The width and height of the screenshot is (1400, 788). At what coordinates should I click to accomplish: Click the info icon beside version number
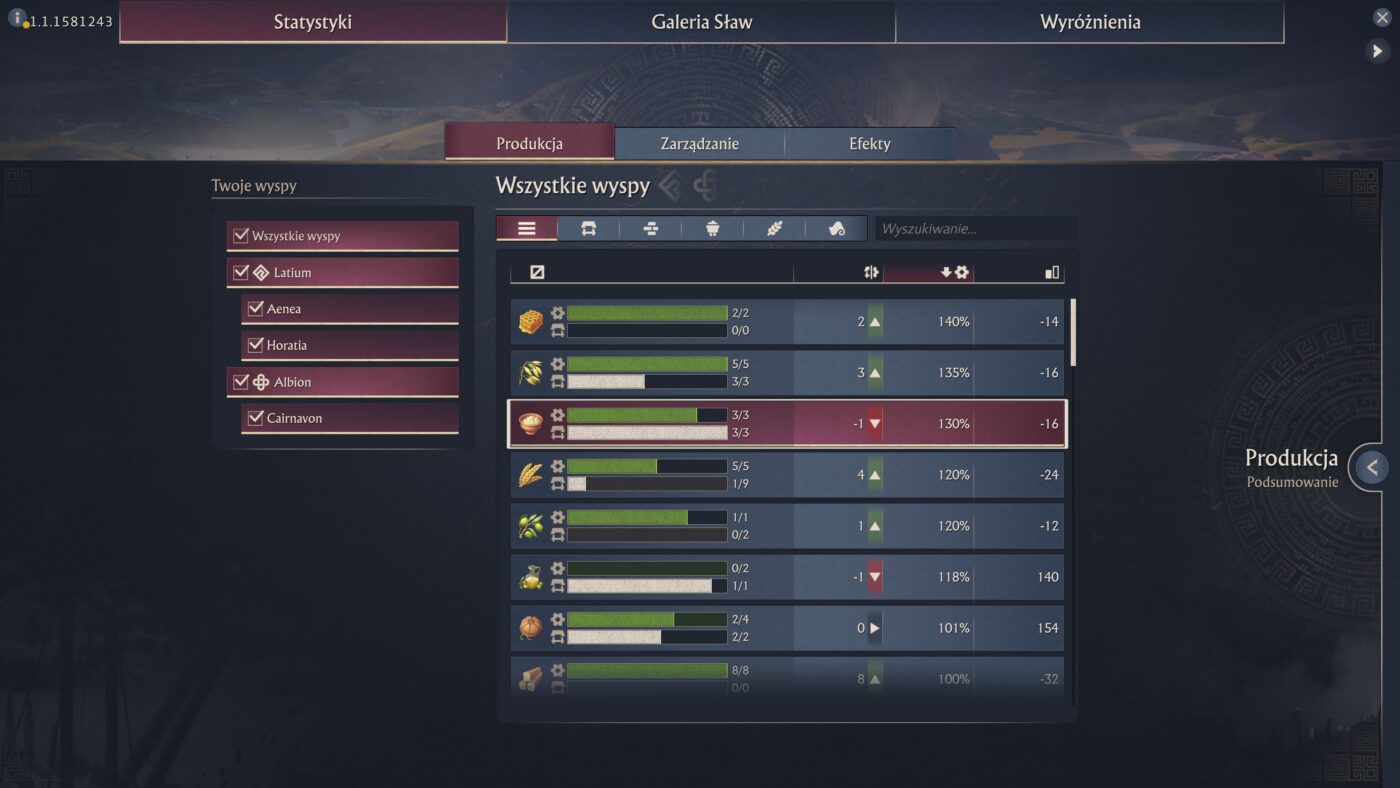[17, 17]
